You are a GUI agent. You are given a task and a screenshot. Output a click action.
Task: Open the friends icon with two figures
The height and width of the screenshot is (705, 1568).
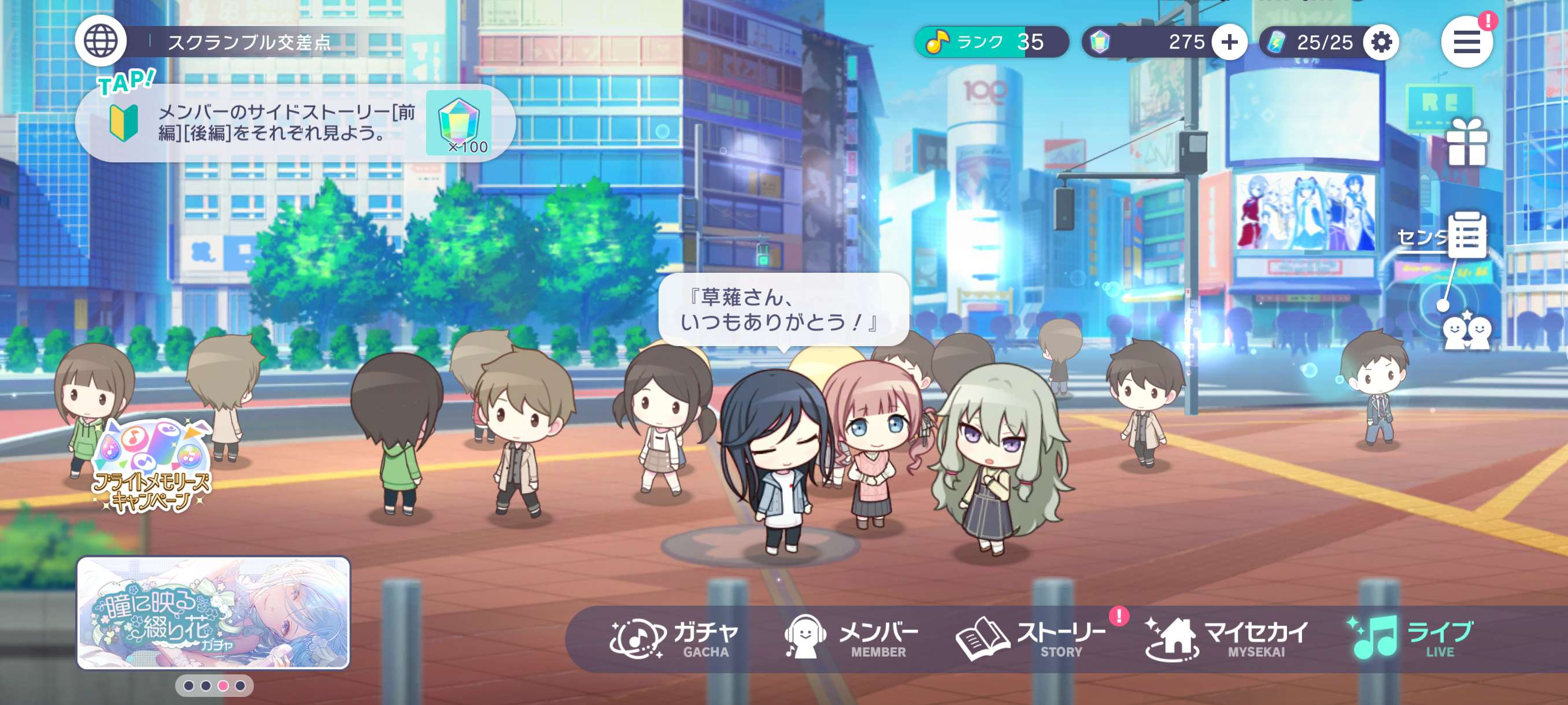pos(1467,332)
